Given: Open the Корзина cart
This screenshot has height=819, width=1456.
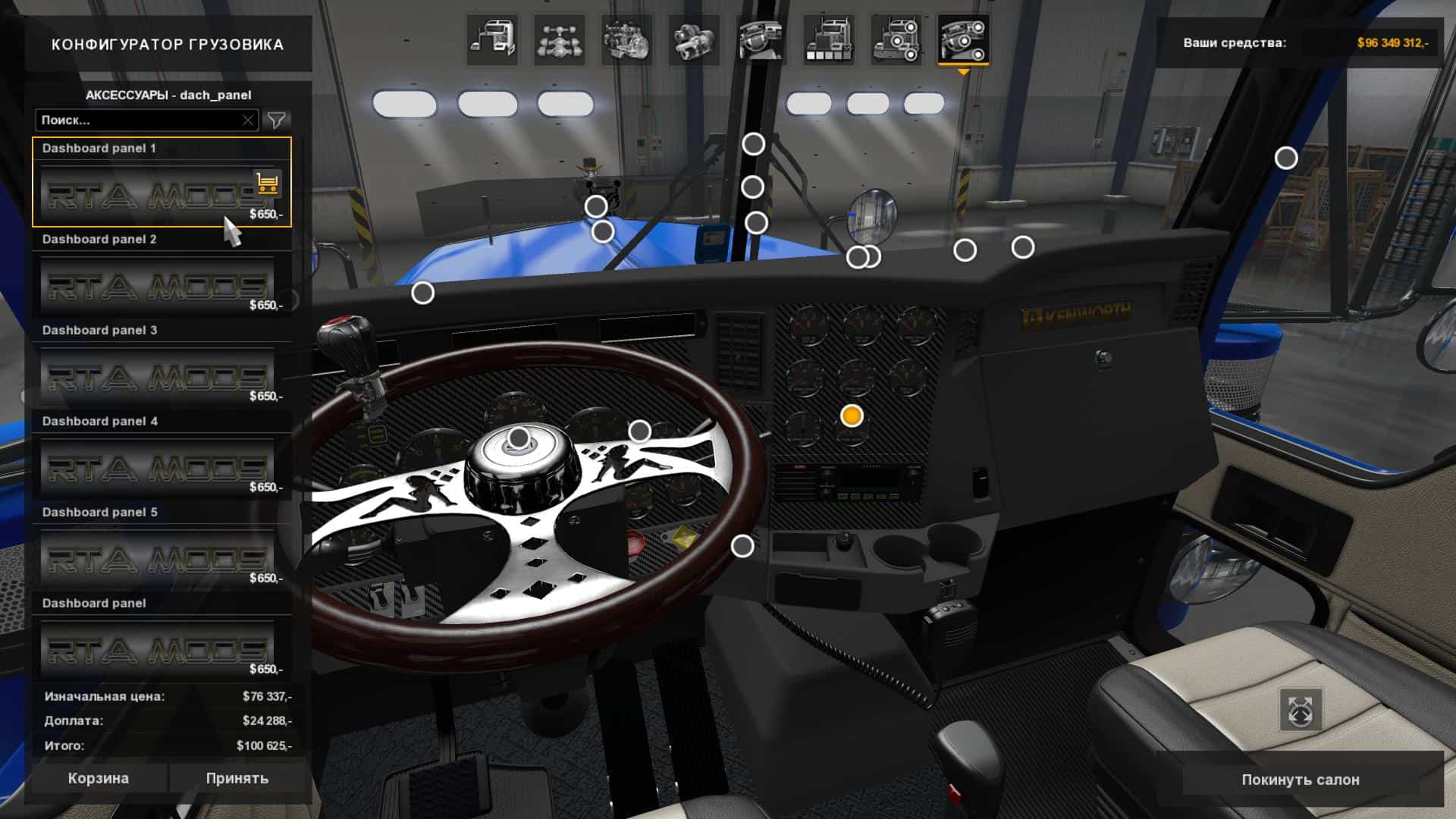Looking at the screenshot, I should point(98,778).
